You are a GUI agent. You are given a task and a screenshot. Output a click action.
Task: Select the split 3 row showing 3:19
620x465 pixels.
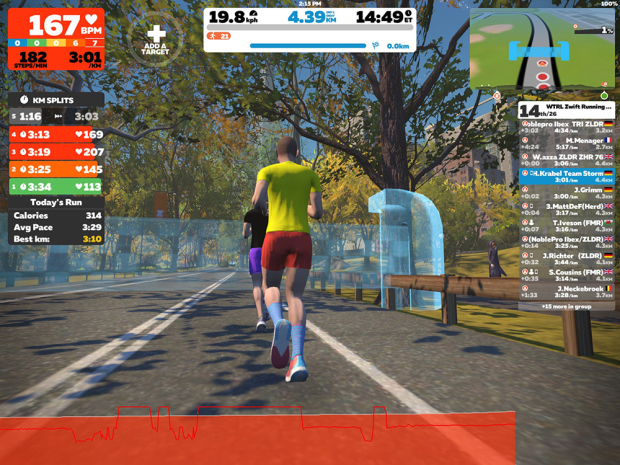click(x=56, y=152)
